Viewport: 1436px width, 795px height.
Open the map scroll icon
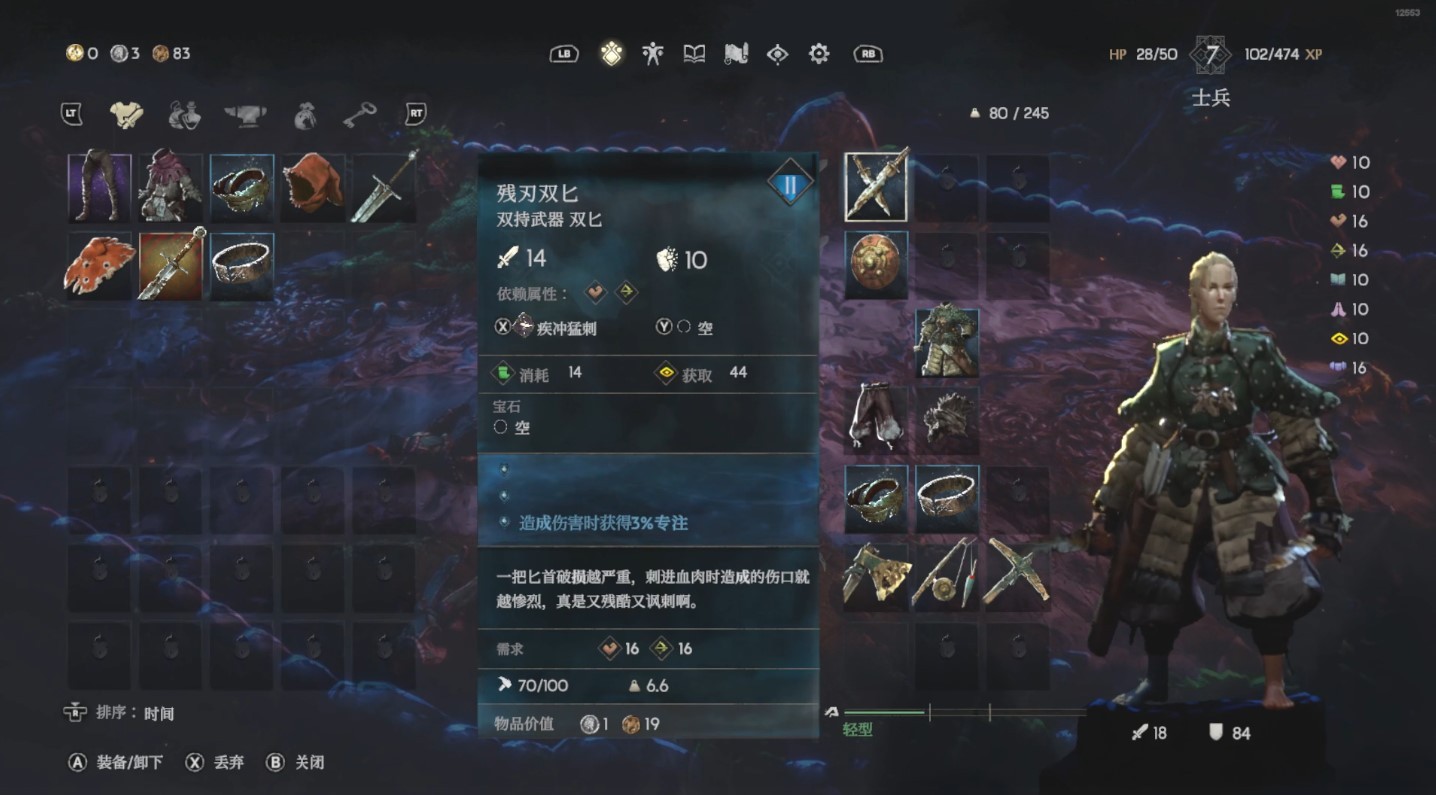(738, 52)
